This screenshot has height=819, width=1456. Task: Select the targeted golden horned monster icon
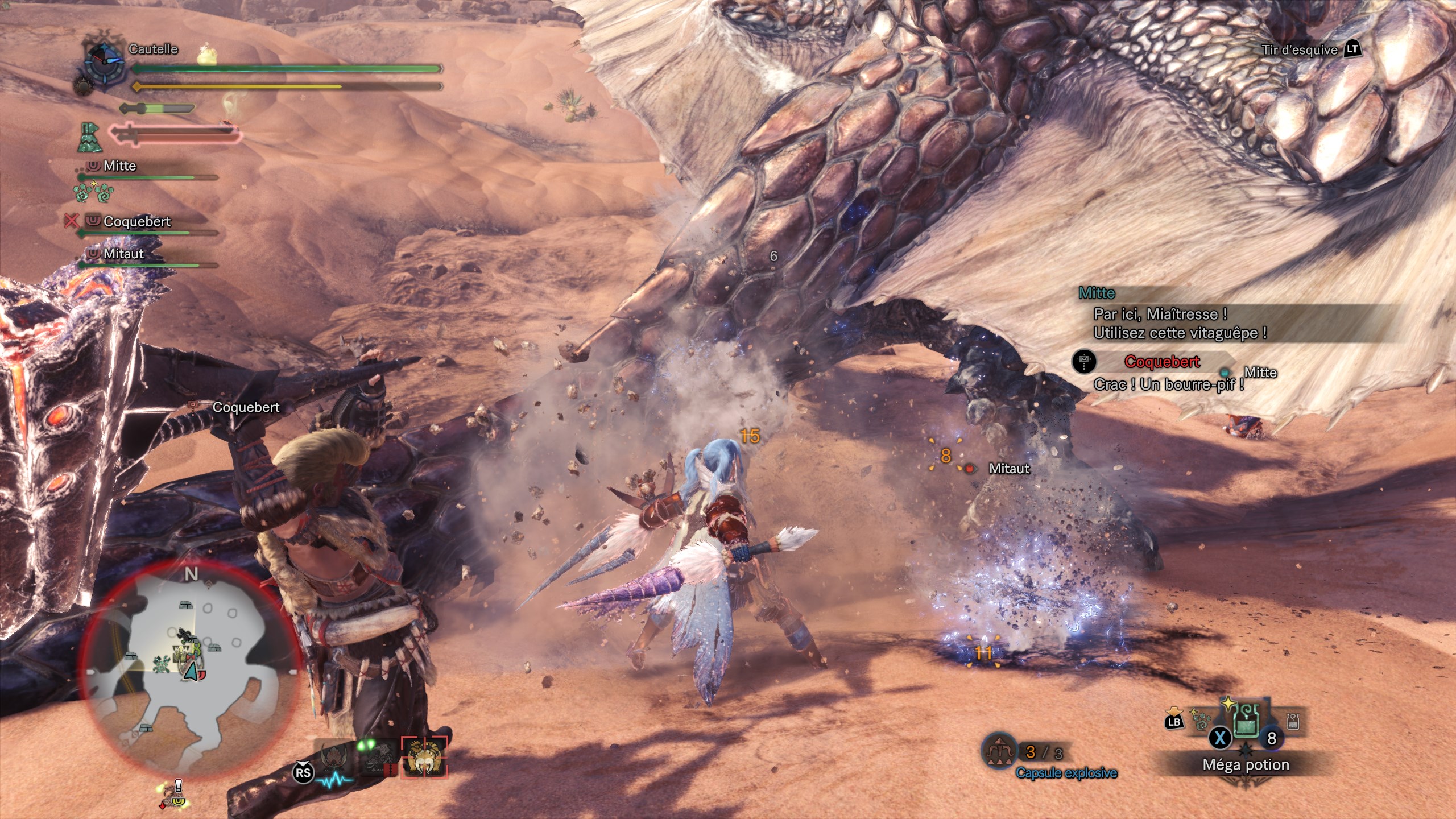point(424,757)
